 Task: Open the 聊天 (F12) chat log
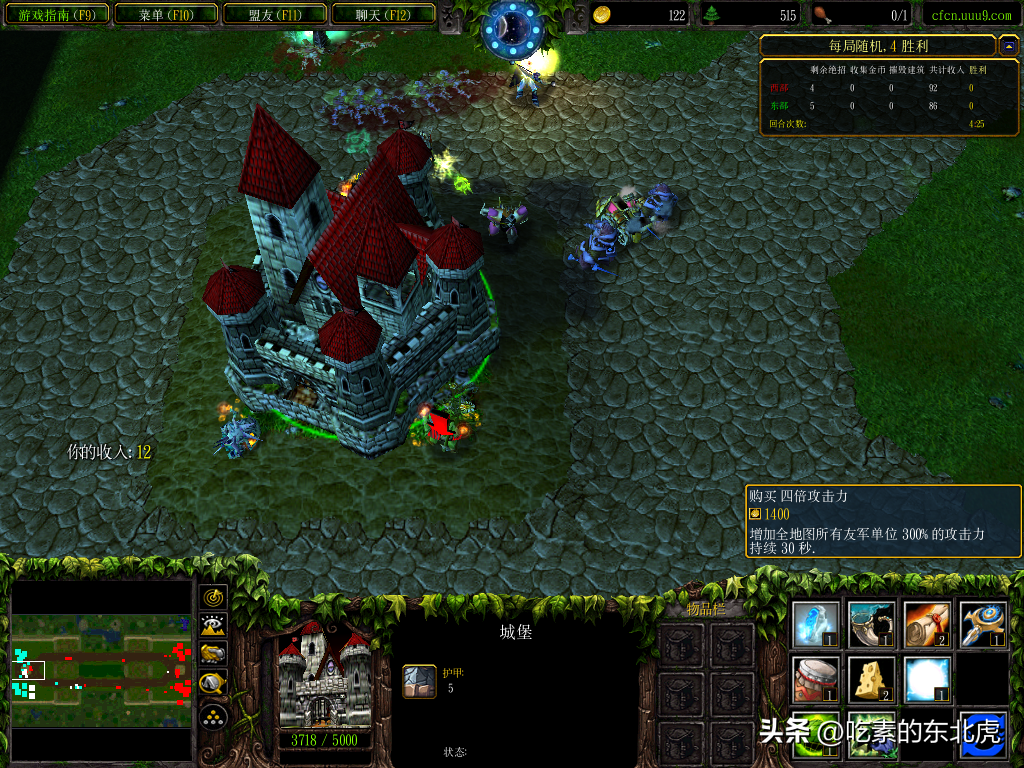point(382,15)
